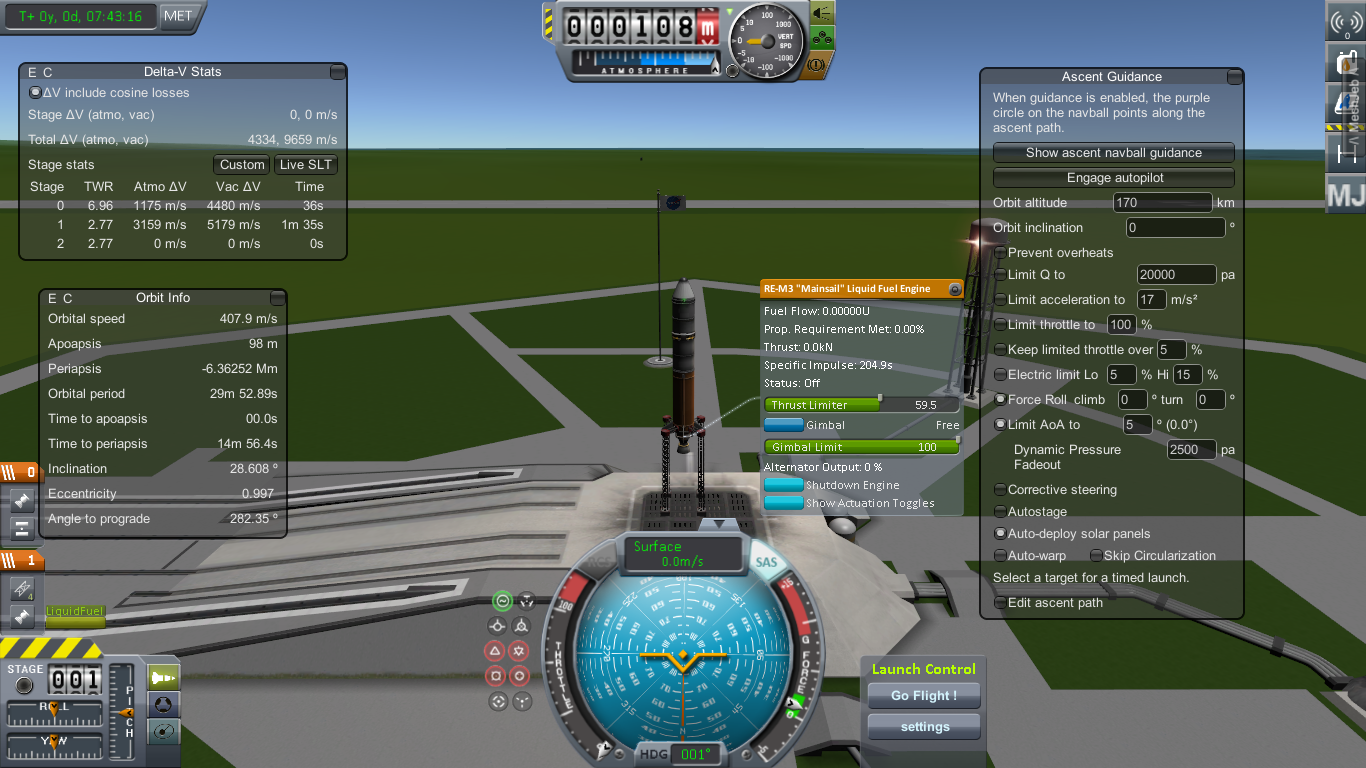Select the Orbit altitude input field
1366x768 pixels.
pyautogui.click(x=1162, y=203)
